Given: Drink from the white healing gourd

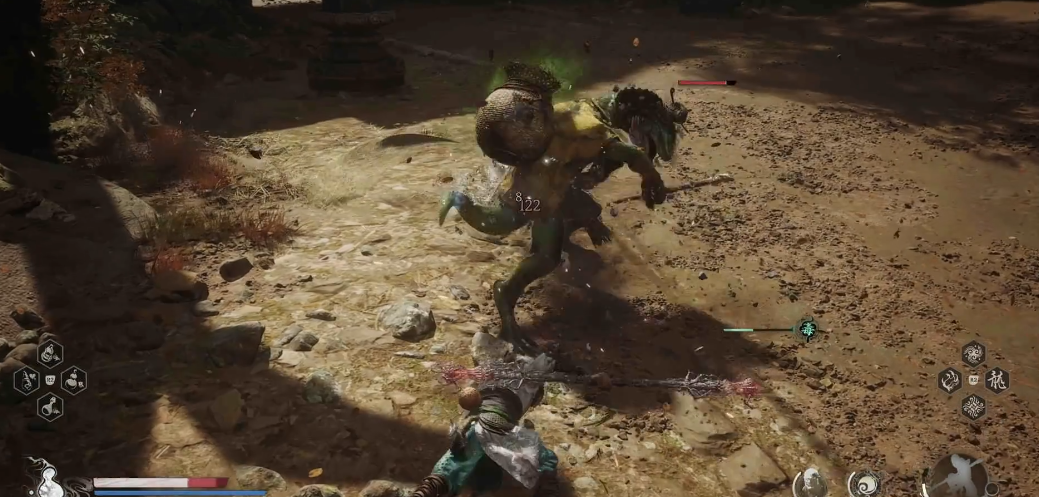Looking at the screenshot, I should point(44,482).
